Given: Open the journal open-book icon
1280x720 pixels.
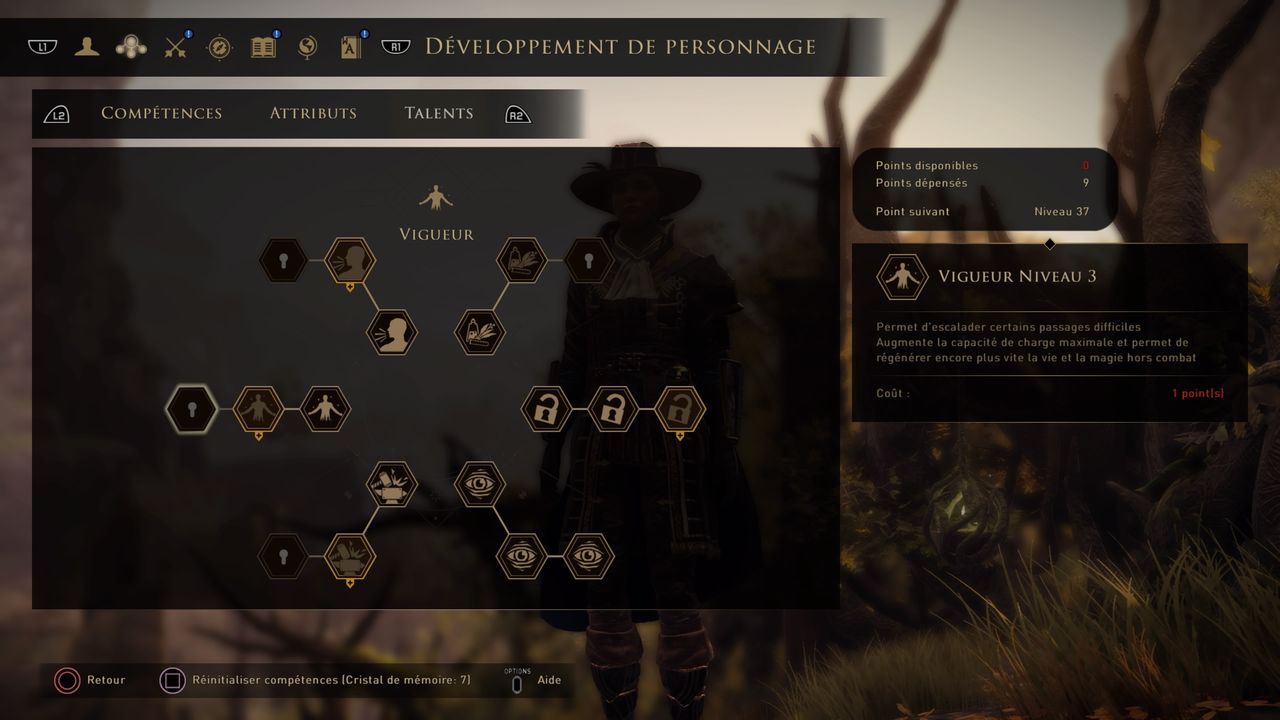Looking at the screenshot, I should 263,47.
